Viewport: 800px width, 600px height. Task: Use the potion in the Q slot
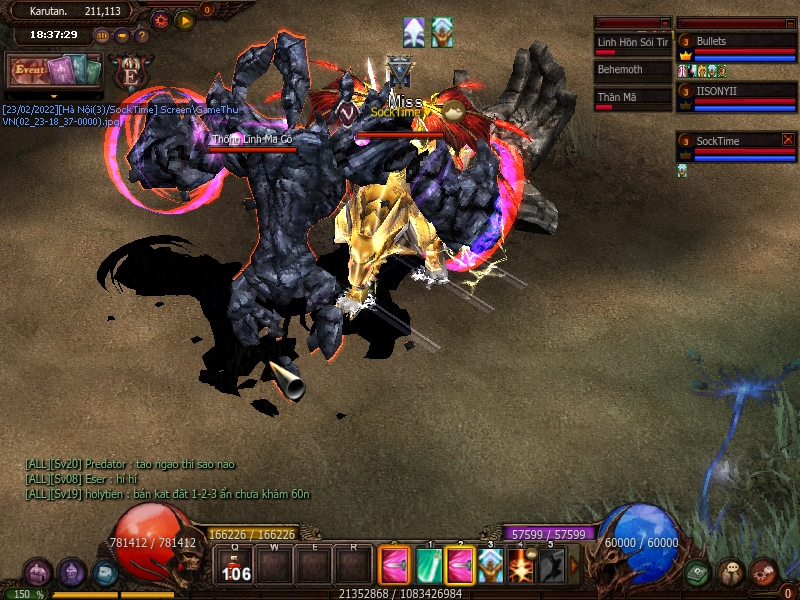pyautogui.click(x=236, y=566)
